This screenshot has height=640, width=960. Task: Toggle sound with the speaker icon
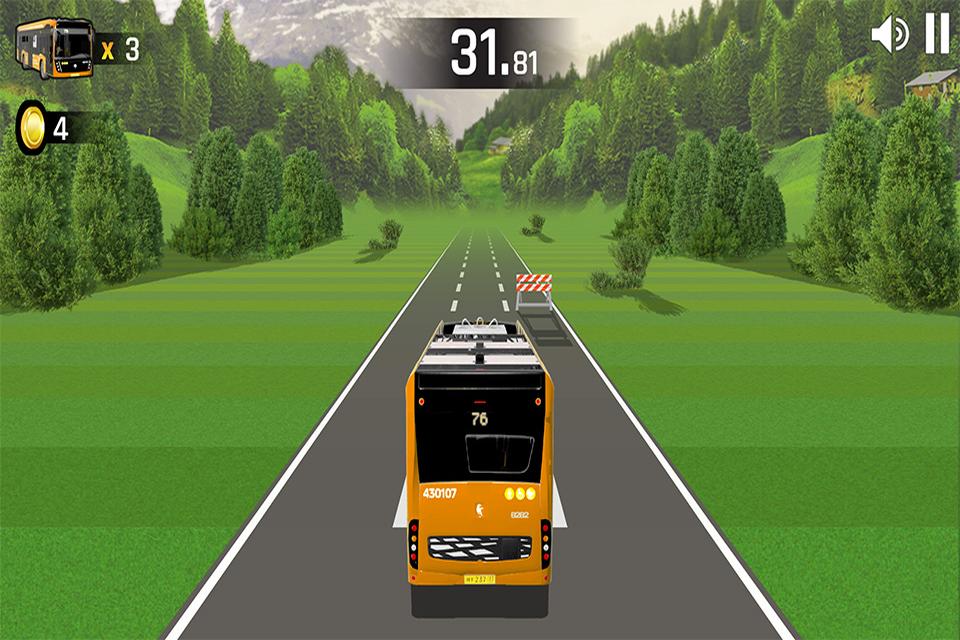coord(889,35)
